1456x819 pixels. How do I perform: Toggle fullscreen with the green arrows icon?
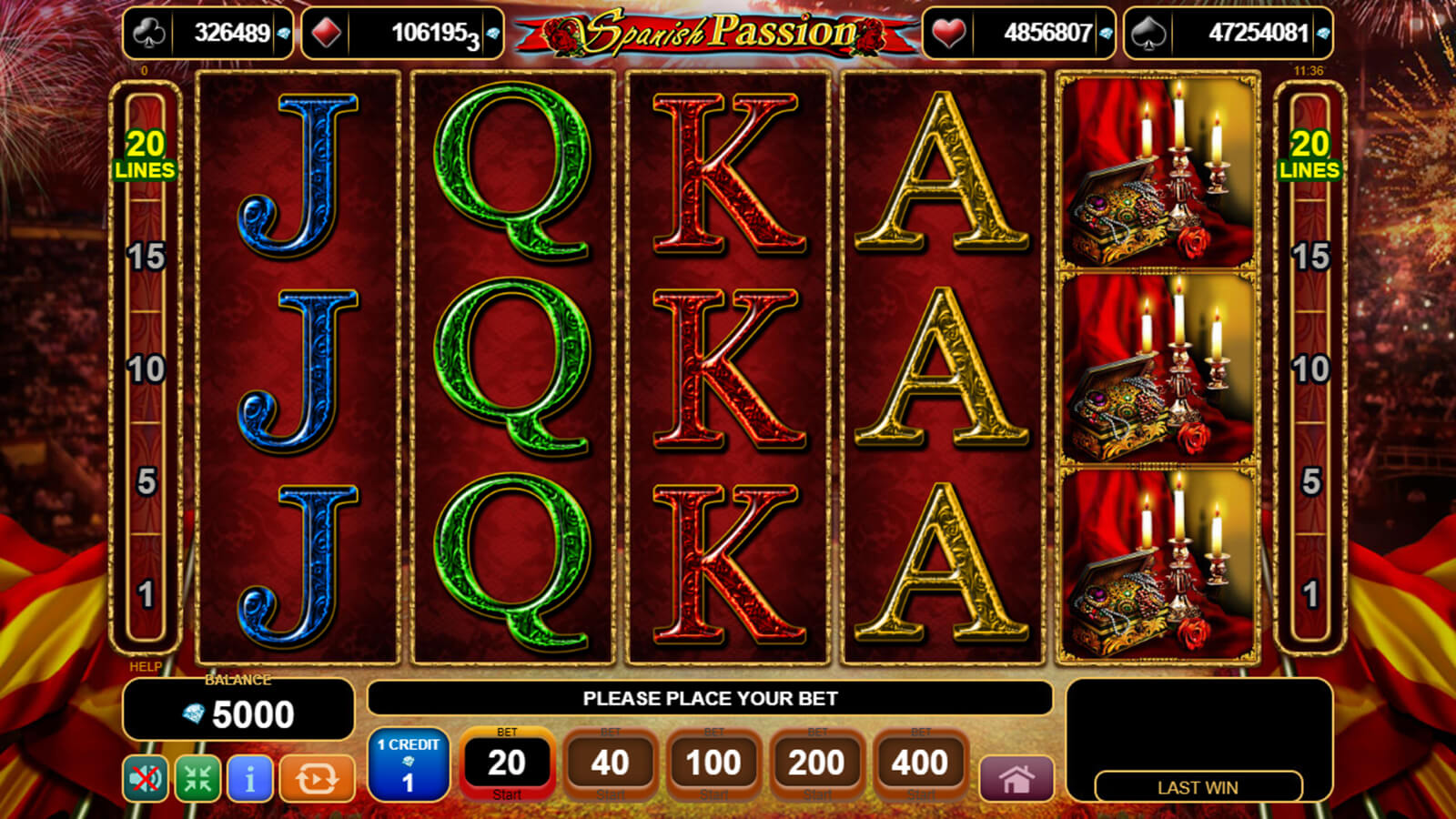[x=197, y=779]
